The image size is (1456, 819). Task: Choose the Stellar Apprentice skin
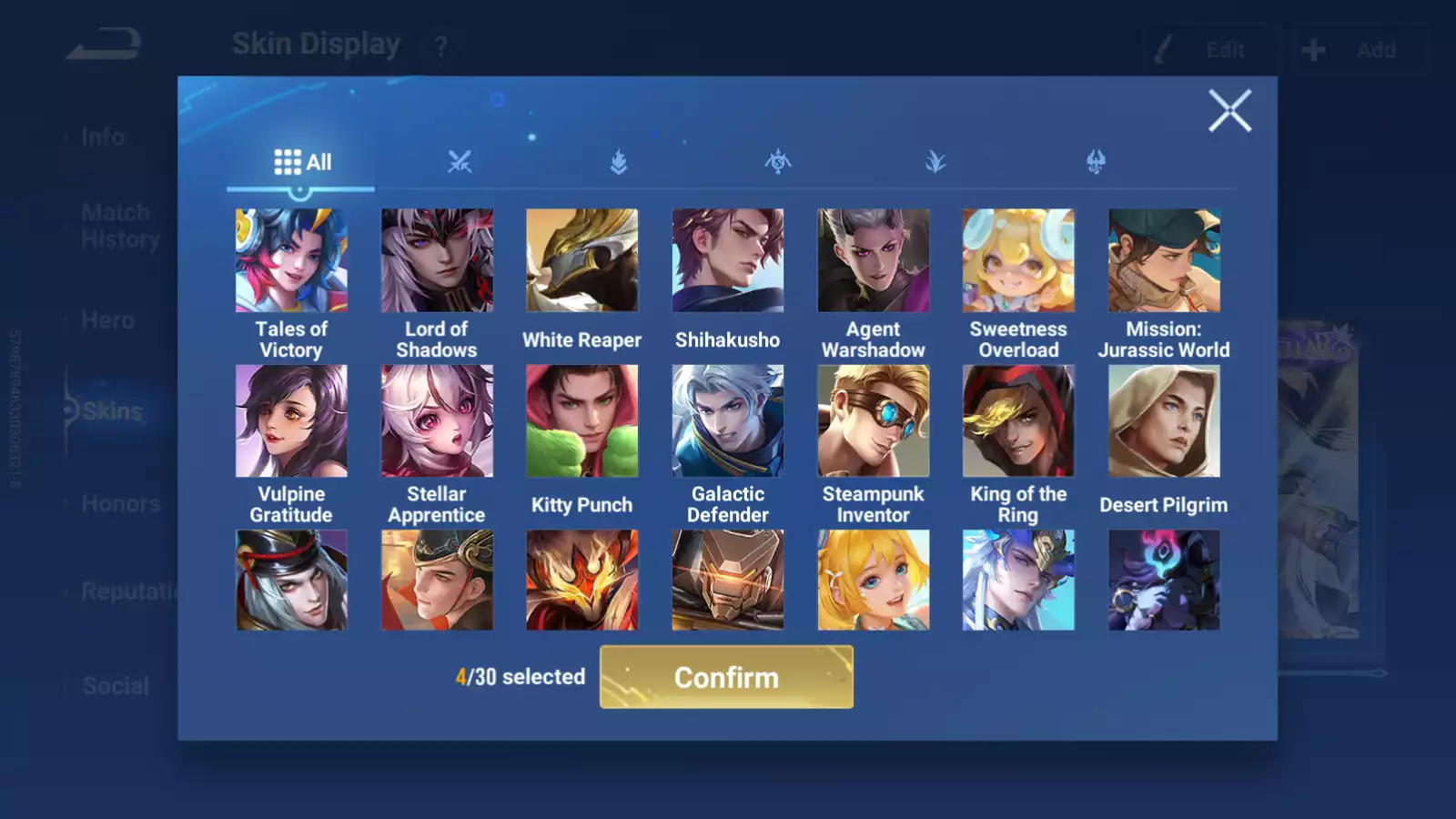pos(437,421)
